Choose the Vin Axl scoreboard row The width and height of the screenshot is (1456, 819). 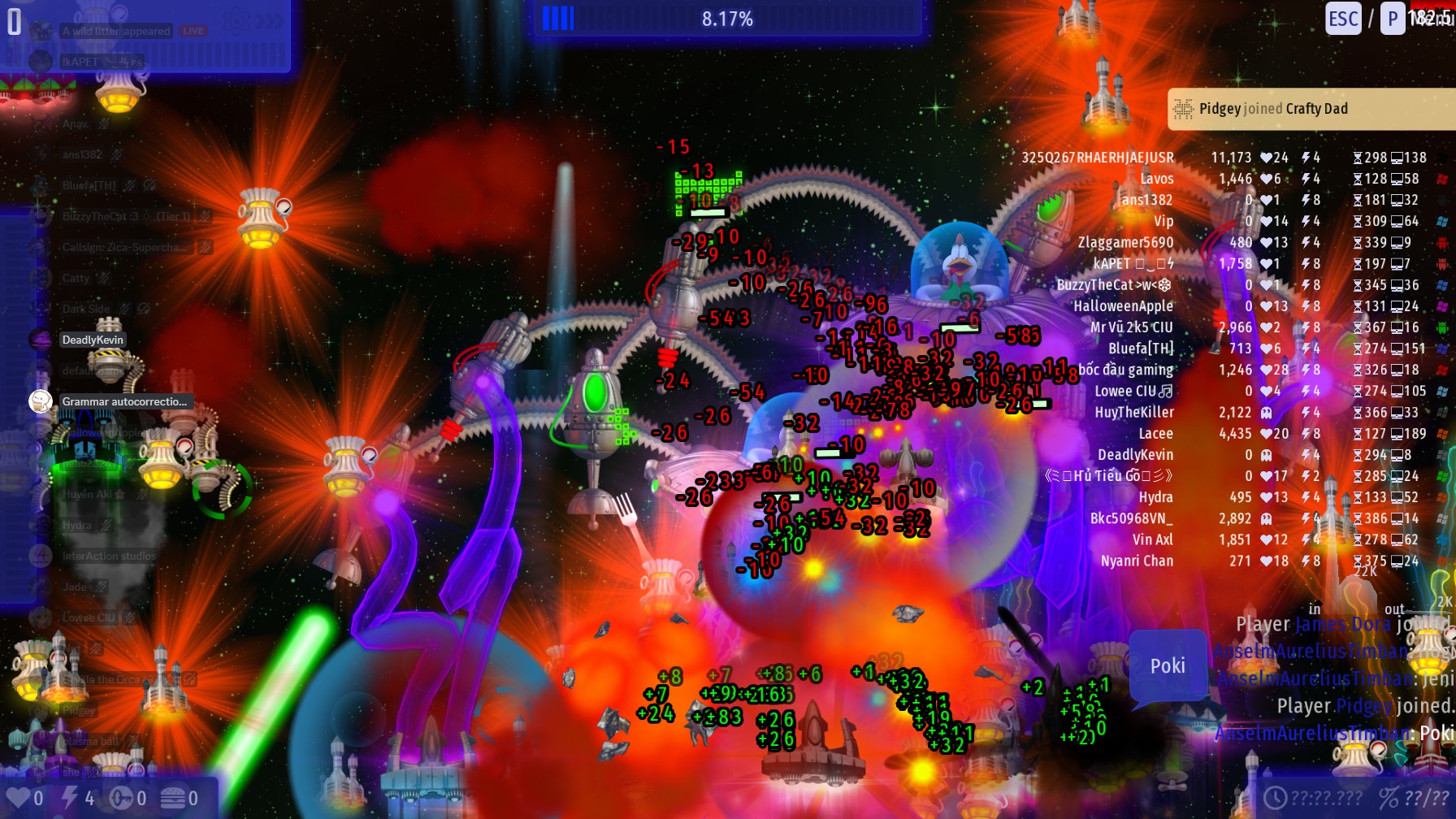click(1152, 539)
